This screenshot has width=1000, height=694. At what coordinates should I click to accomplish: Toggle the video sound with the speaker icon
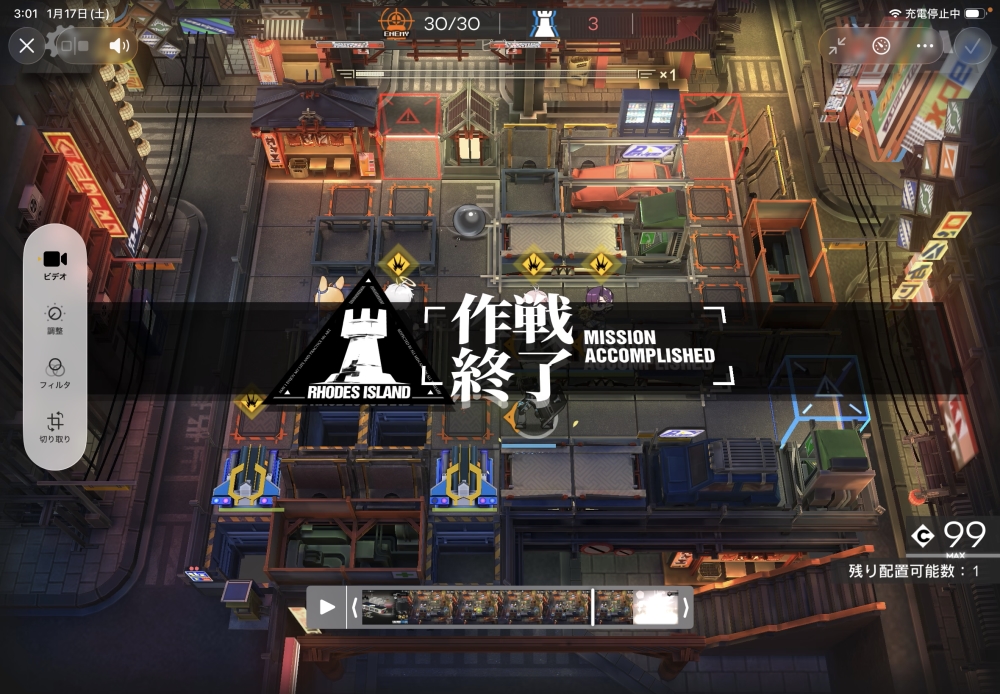click(120, 45)
